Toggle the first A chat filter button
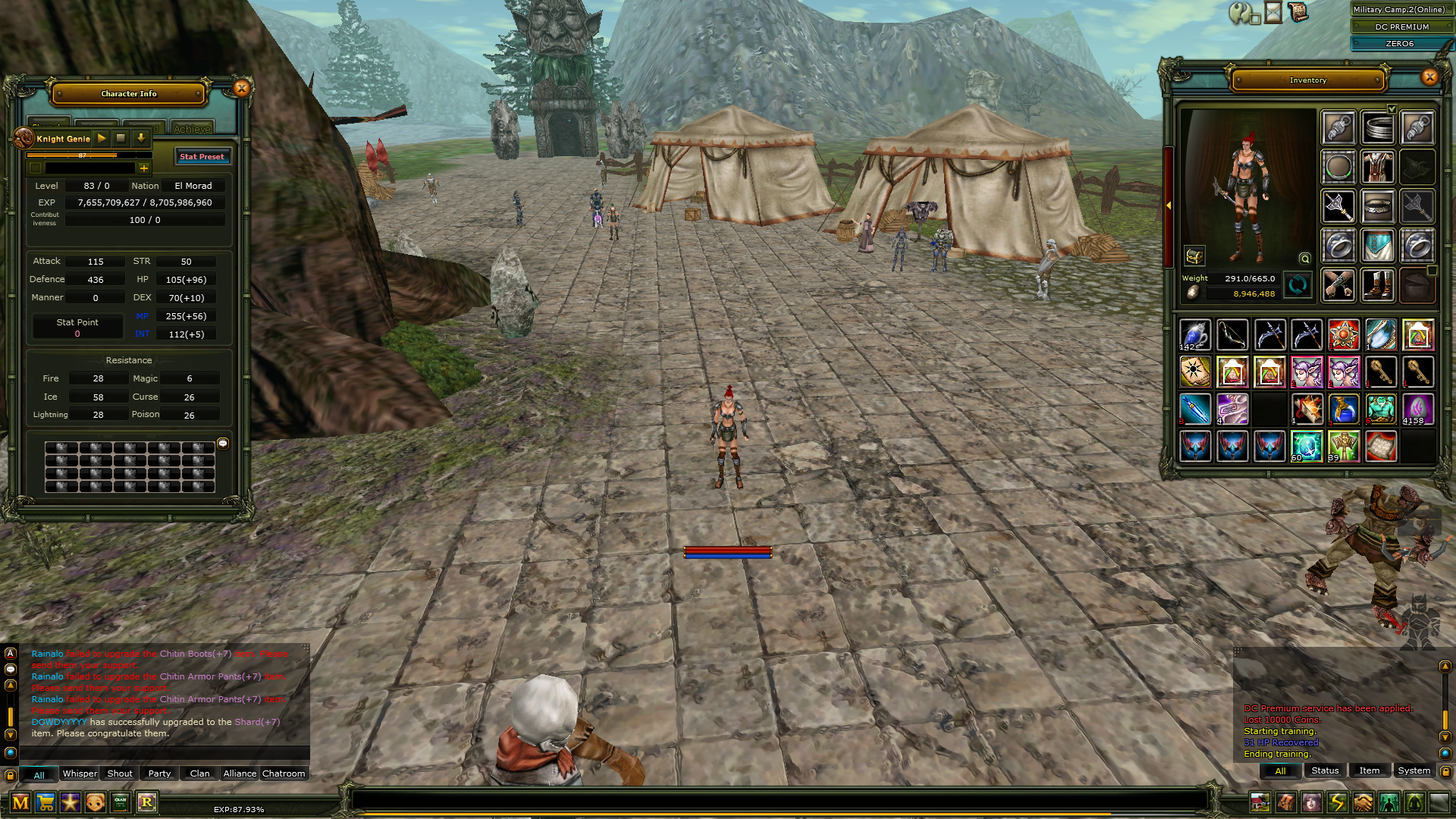Viewport: 1456px width, 819px height. [x=10, y=652]
